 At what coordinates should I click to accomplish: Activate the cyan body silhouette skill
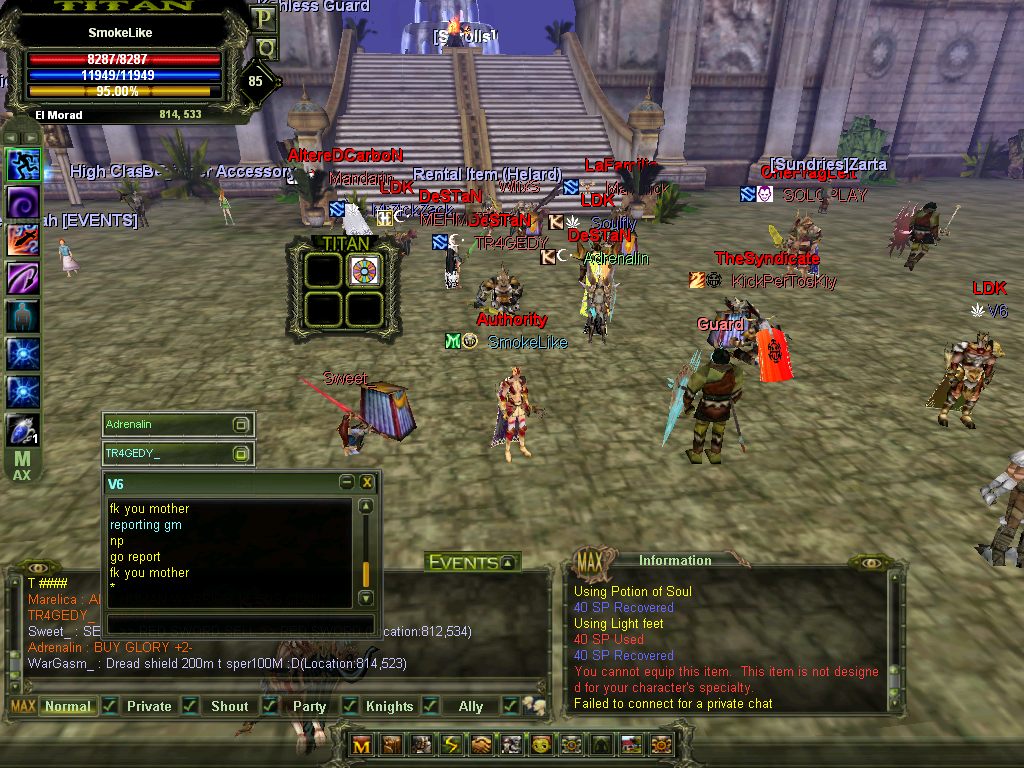point(23,316)
